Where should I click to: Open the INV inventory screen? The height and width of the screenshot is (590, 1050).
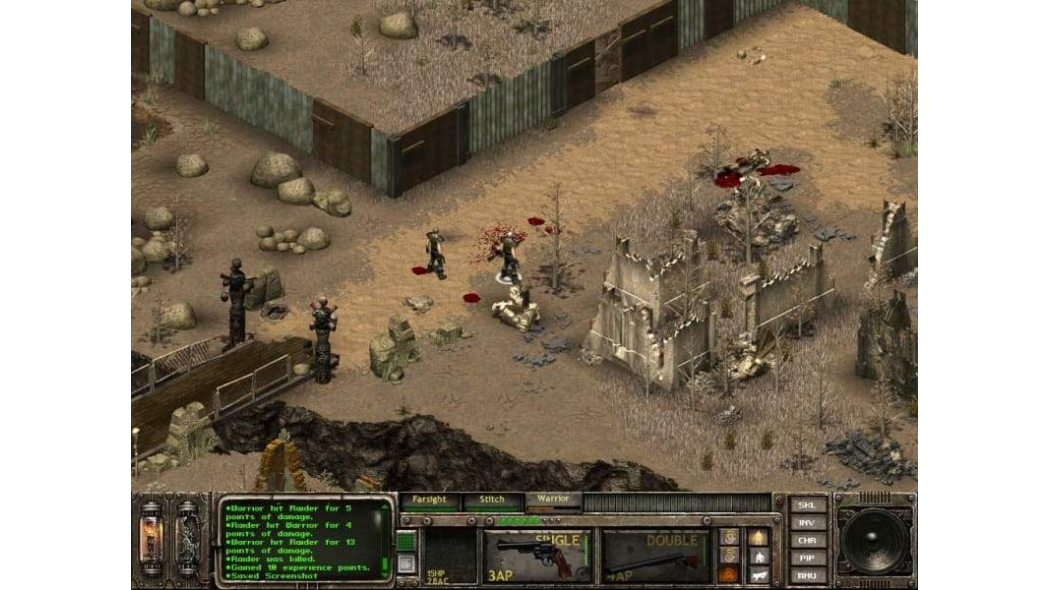pos(808,523)
